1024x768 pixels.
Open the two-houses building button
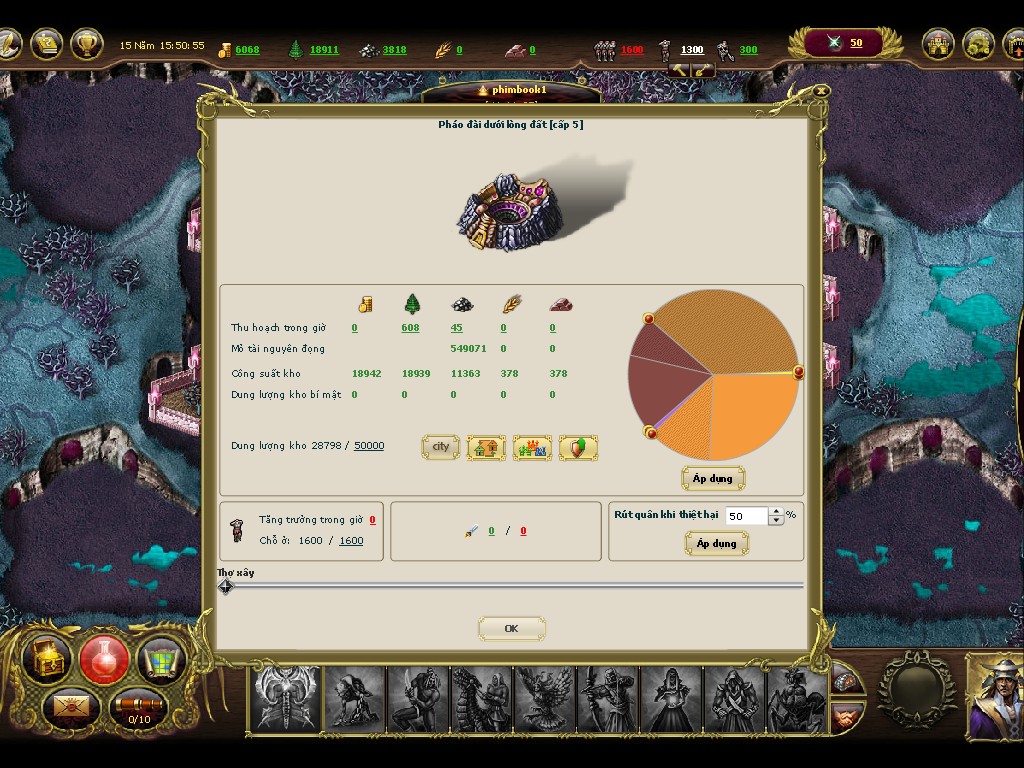tap(486, 448)
